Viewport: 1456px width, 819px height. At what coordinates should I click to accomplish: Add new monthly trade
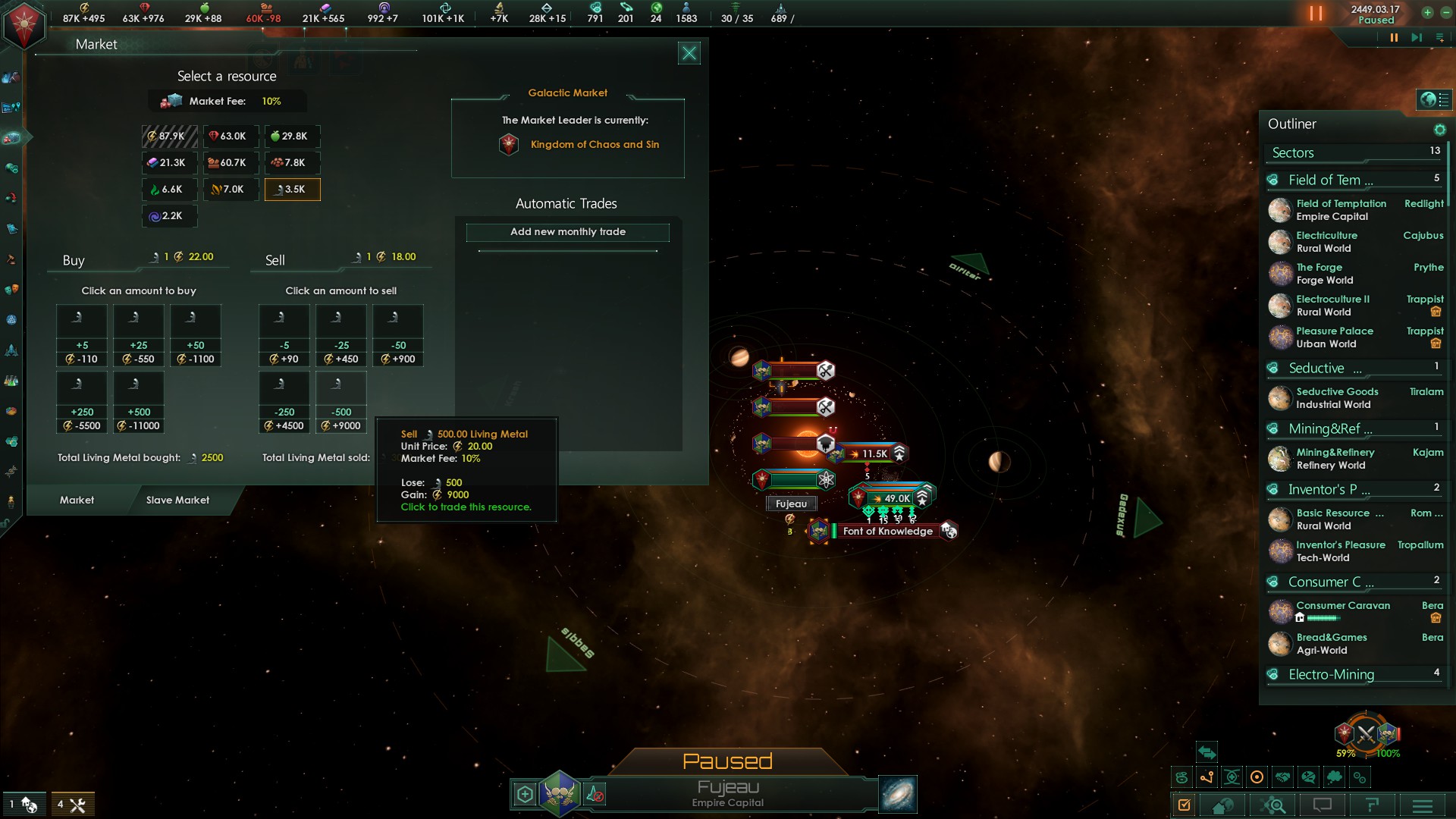(567, 232)
